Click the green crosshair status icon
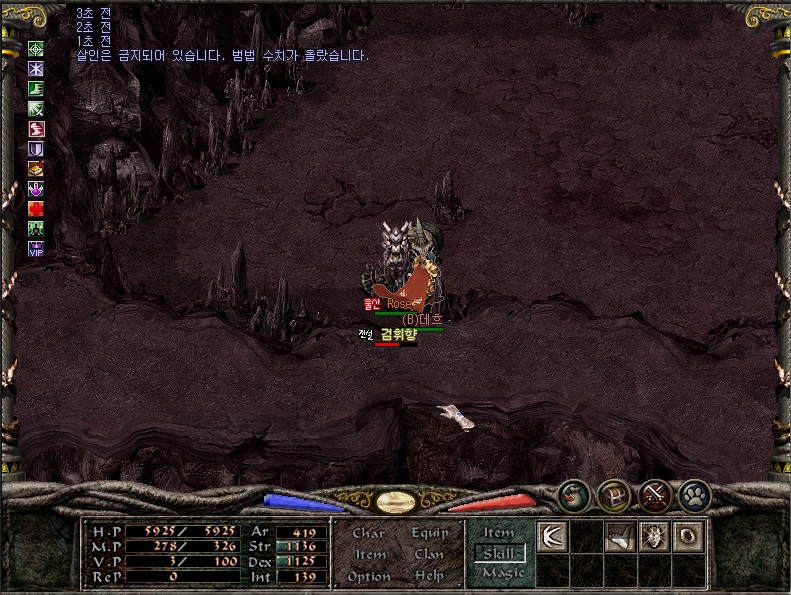The width and height of the screenshot is (791, 595). coord(36,48)
